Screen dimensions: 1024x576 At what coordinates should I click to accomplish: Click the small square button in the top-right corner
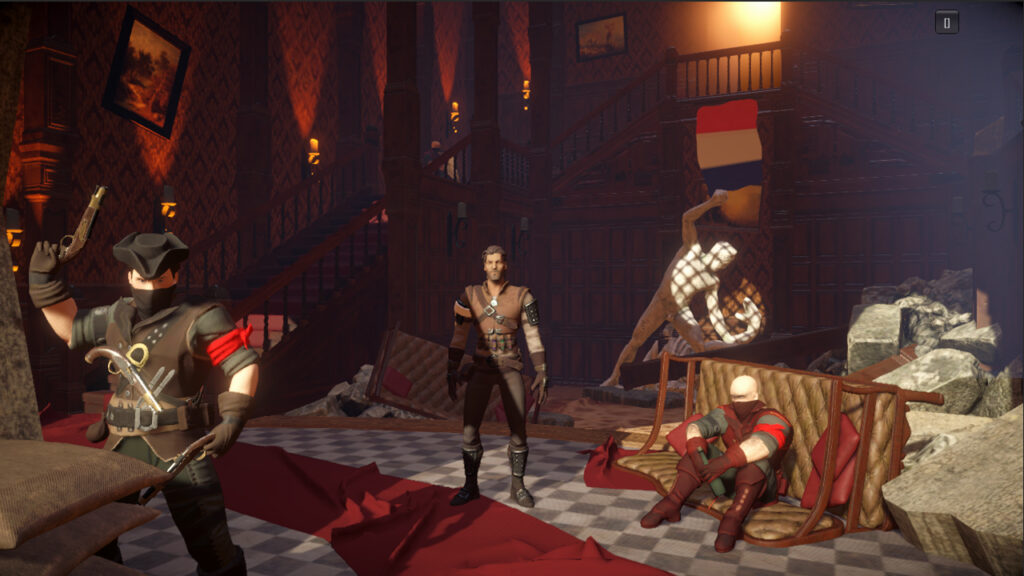[947, 22]
